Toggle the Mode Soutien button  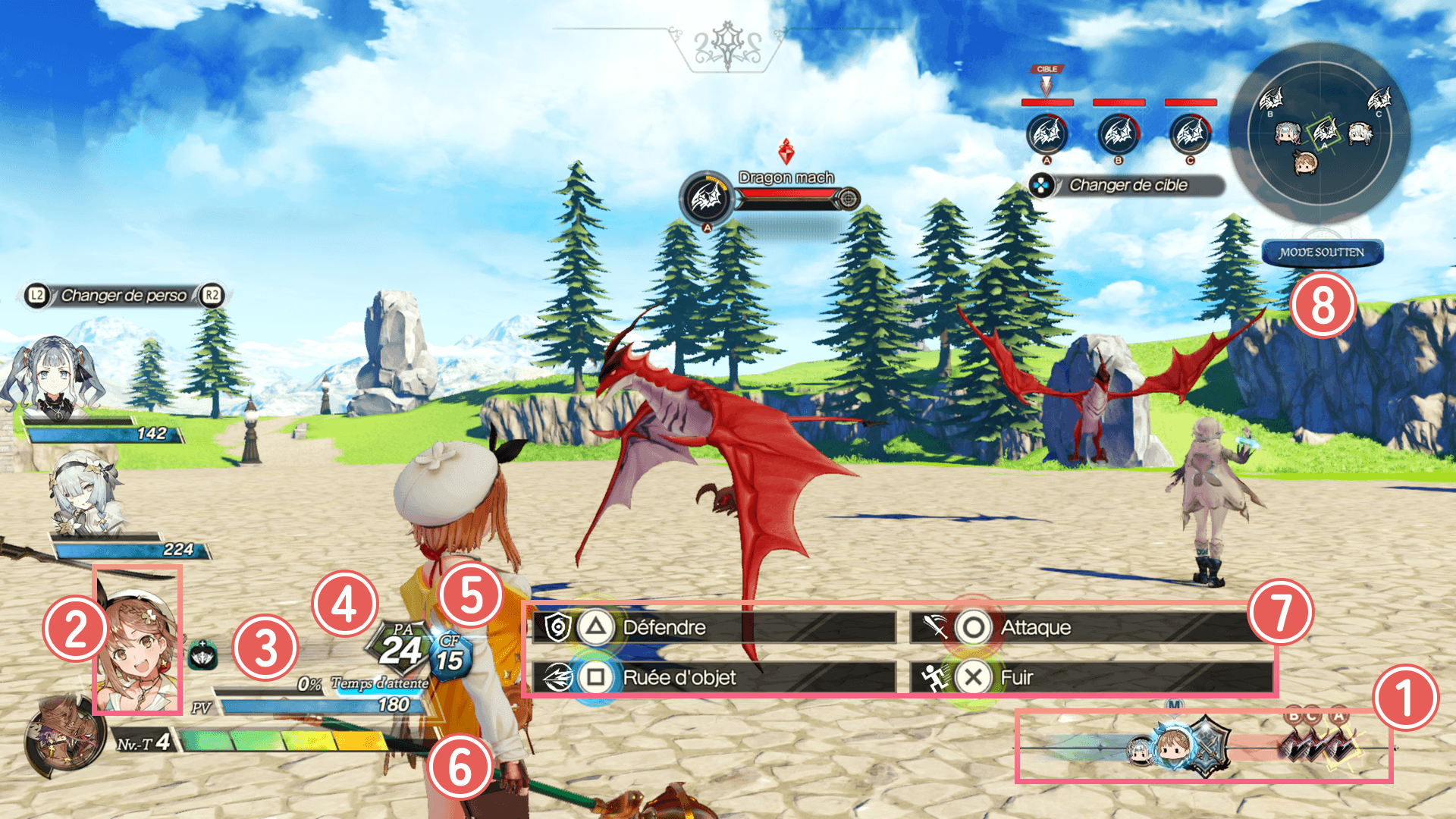[1322, 253]
